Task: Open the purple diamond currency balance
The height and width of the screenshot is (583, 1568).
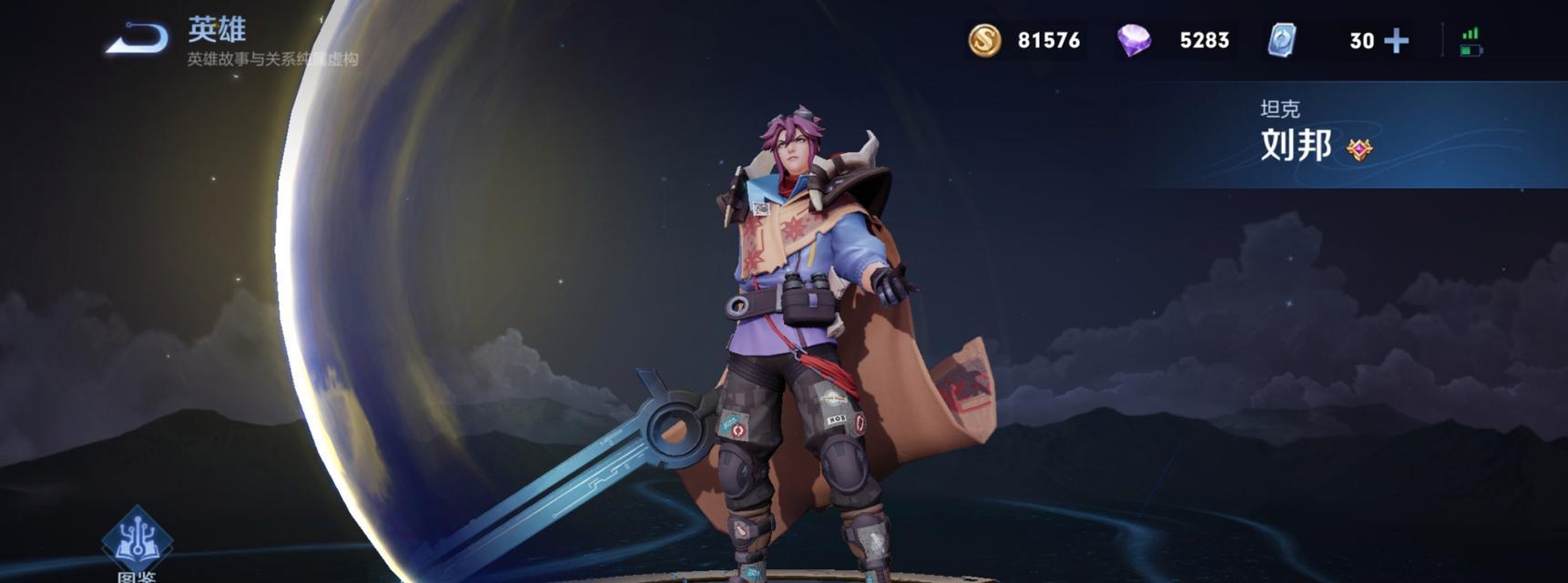Action: click(1134, 40)
